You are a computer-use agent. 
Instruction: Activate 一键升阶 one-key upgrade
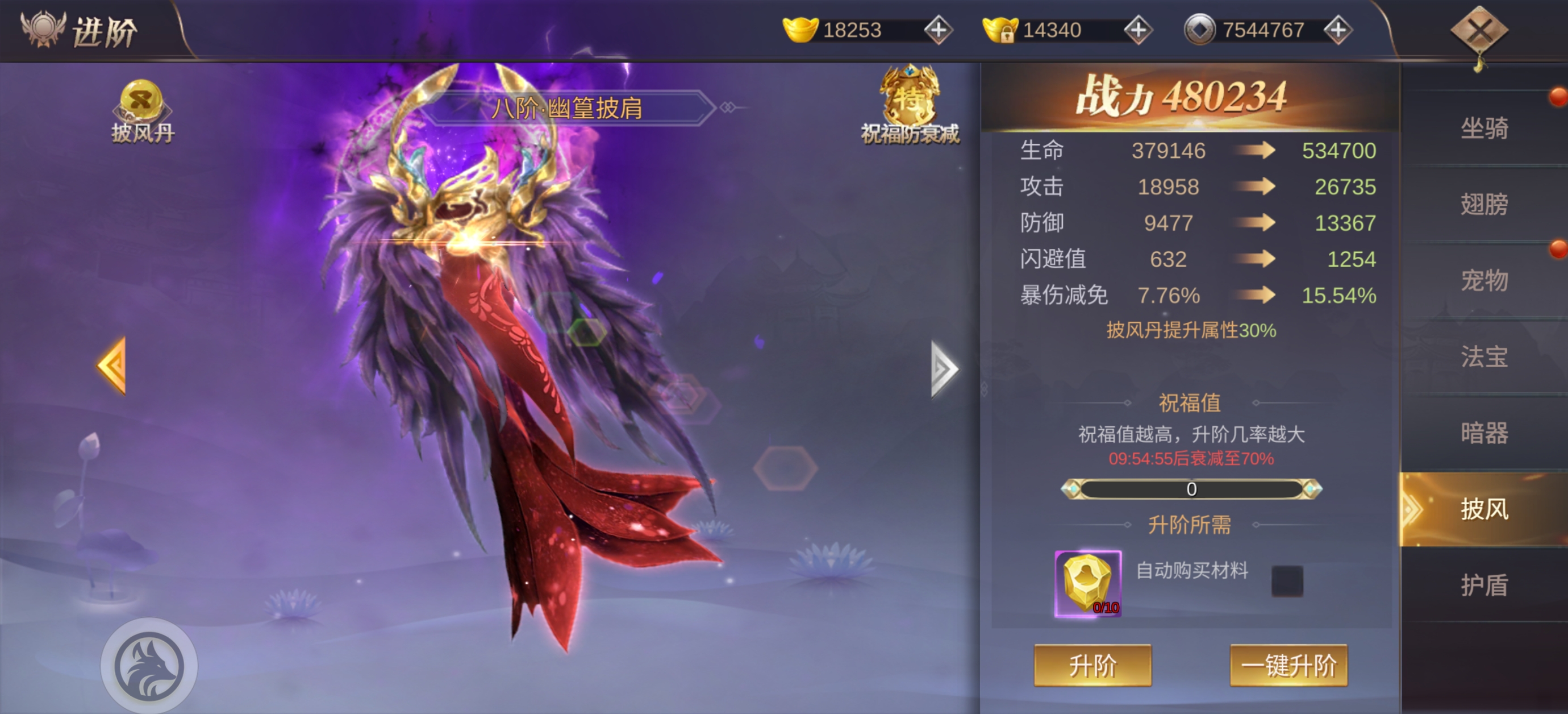(1288, 665)
